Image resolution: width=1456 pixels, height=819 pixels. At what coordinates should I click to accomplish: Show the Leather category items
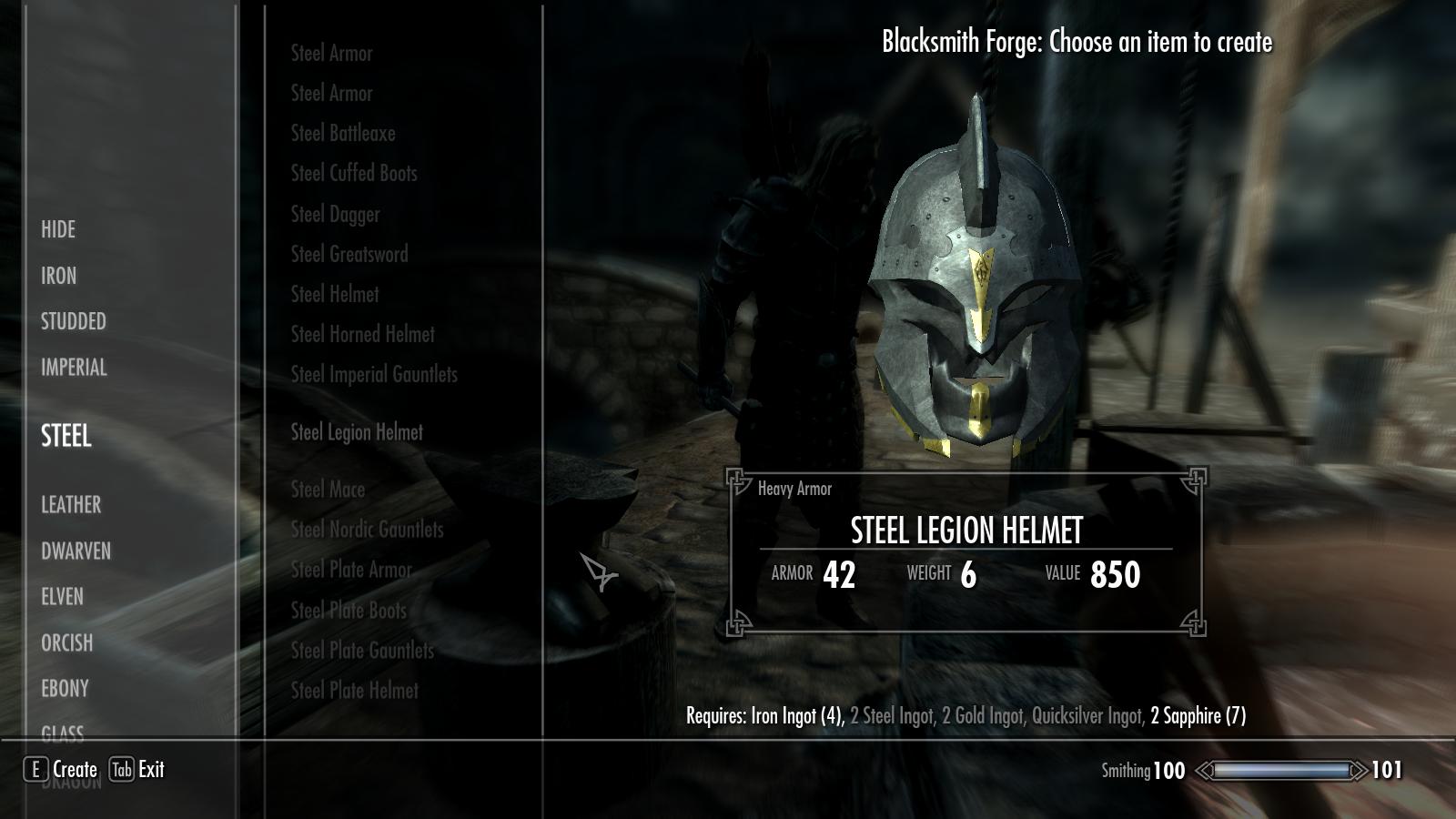(x=71, y=504)
